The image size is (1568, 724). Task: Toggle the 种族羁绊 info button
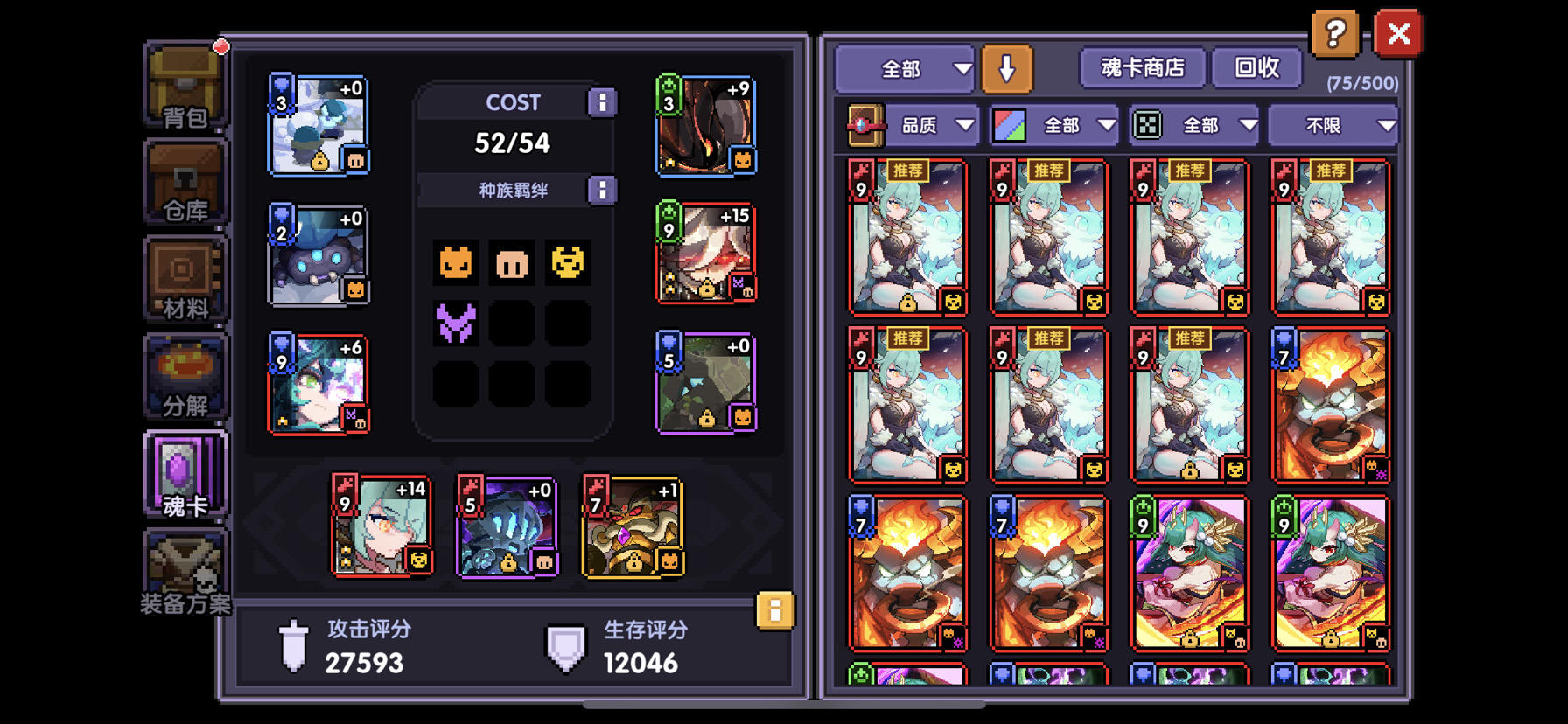tap(602, 190)
